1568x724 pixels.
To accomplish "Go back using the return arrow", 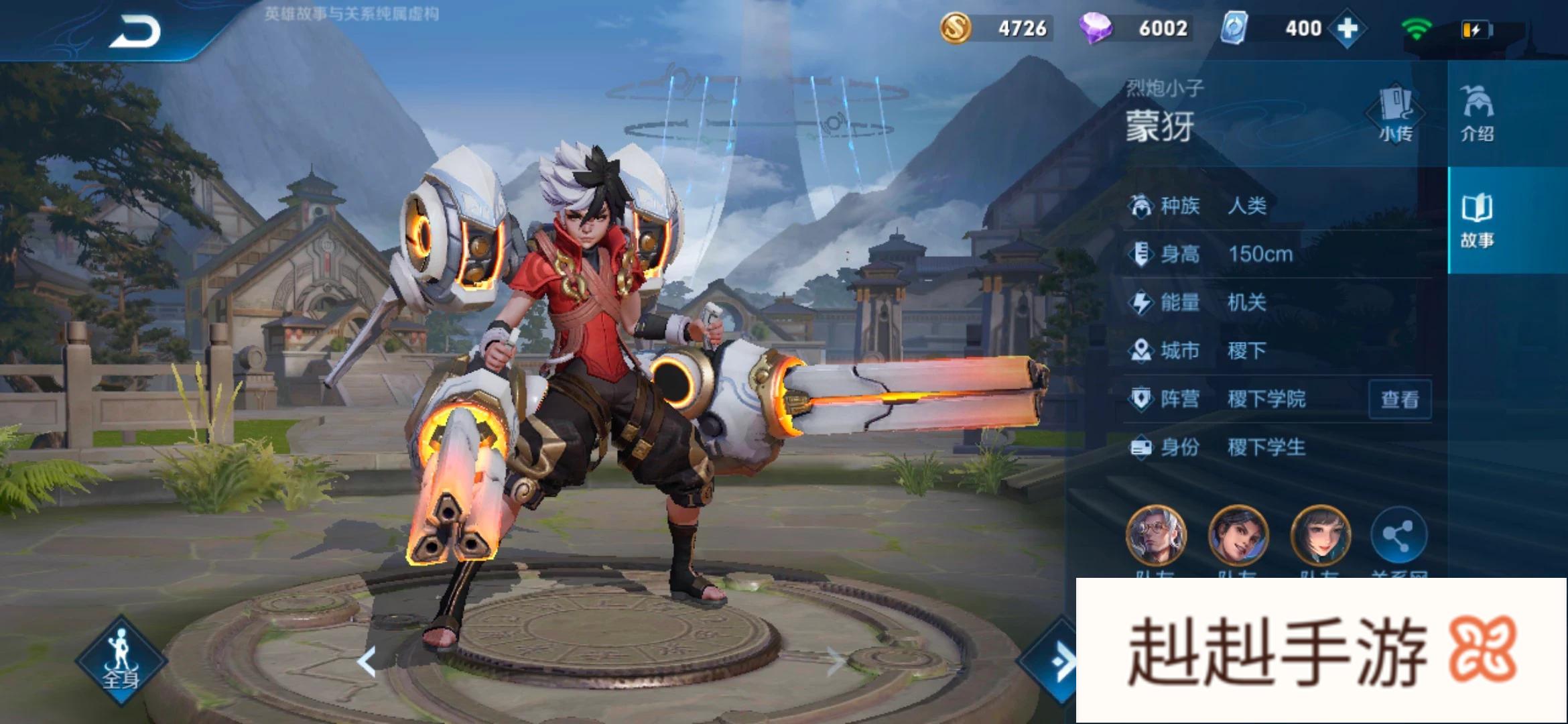I will click(x=135, y=32).
